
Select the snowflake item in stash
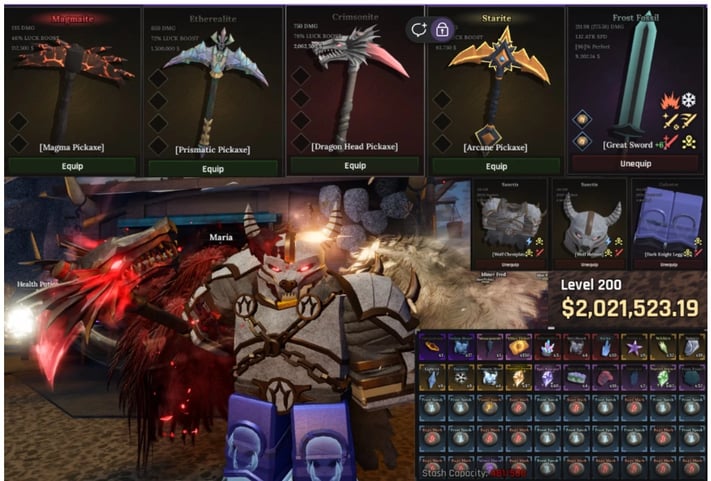click(x=460, y=377)
